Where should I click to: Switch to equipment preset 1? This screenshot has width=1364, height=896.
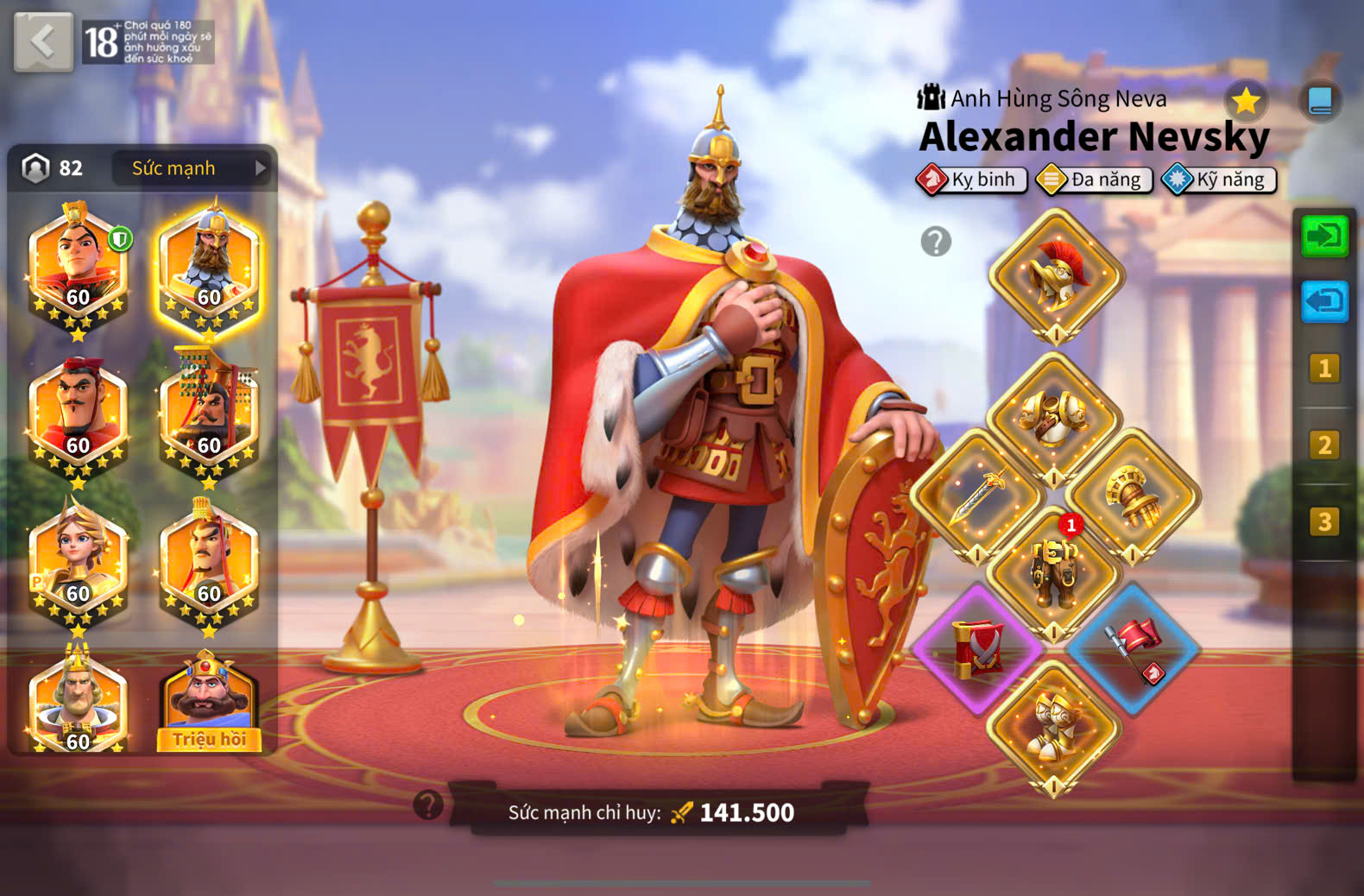pos(1324,369)
